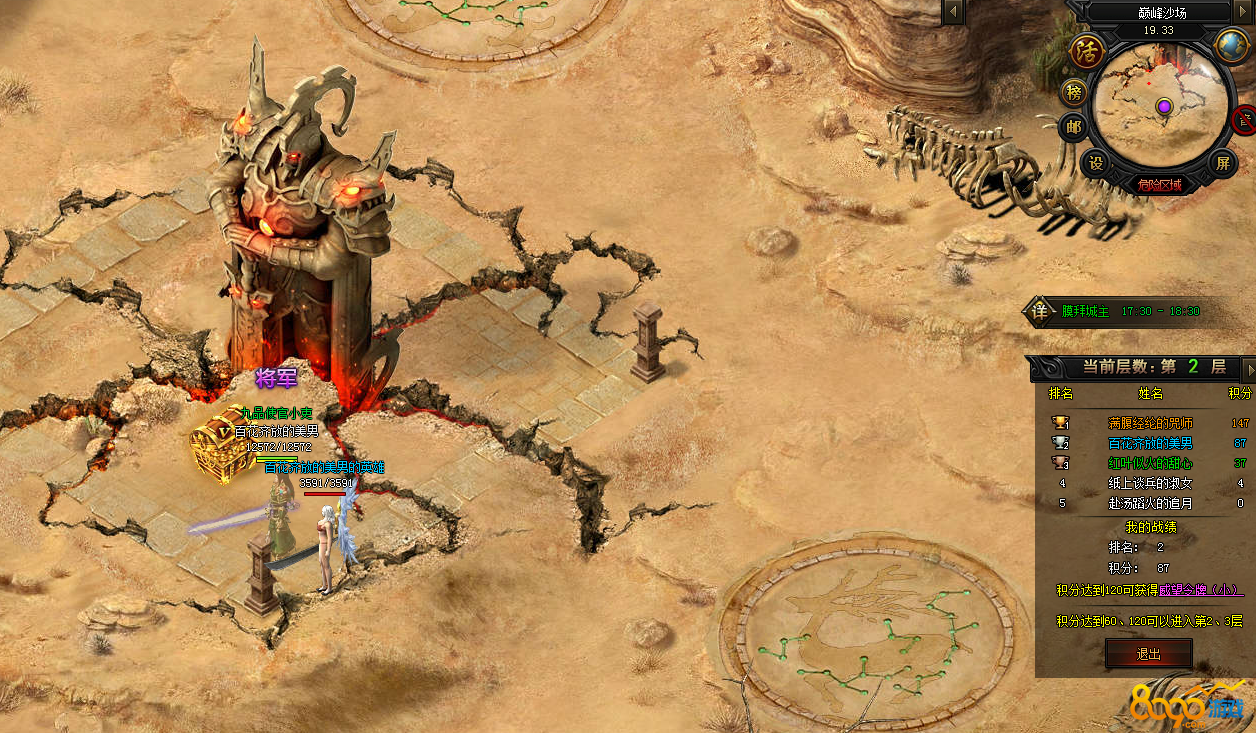The height and width of the screenshot is (733, 1256).
Task: Open the 设 settings button
Action: click(x=1096, y=162)
